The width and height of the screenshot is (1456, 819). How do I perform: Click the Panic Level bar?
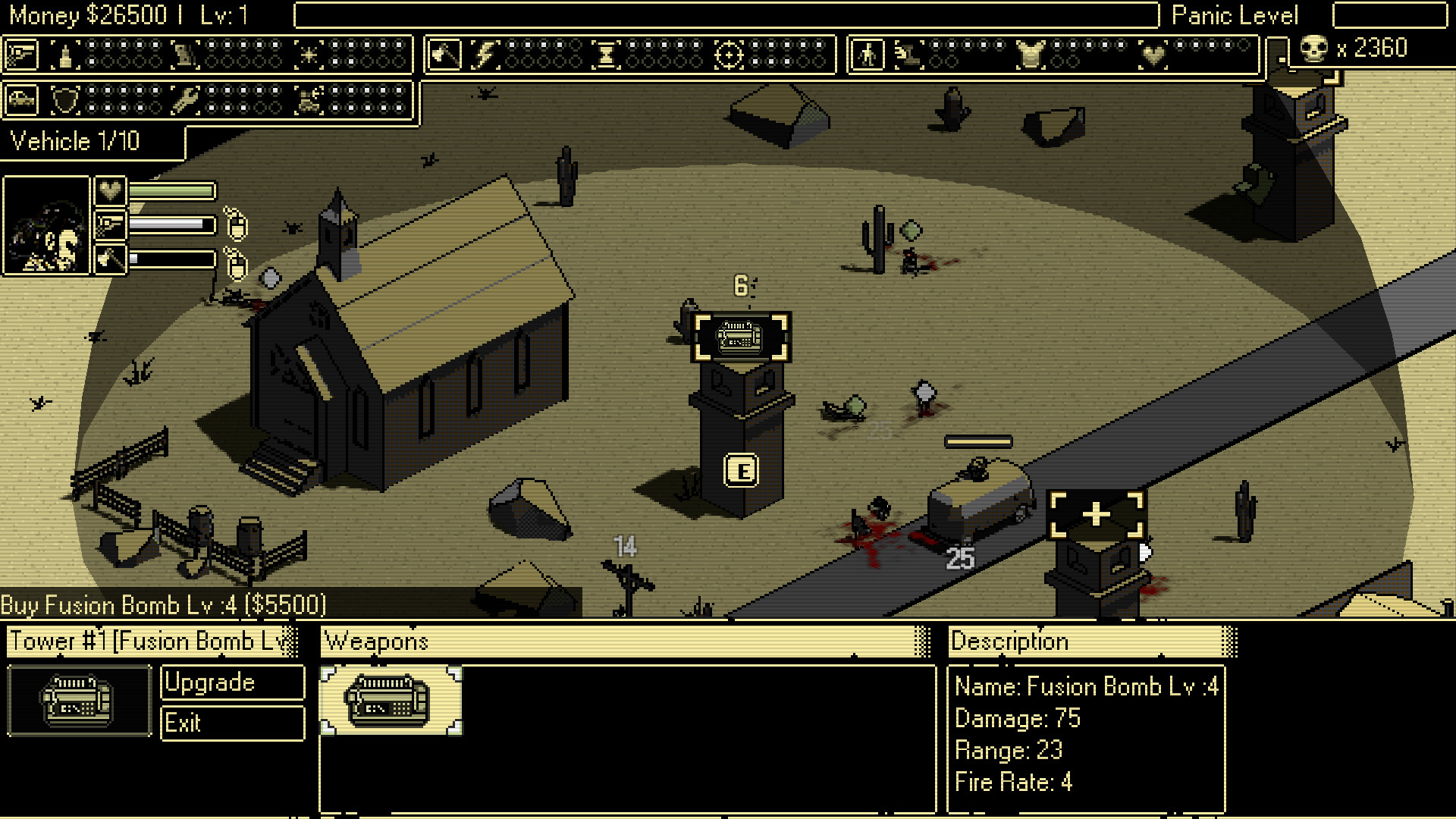tap(1392, 15)
